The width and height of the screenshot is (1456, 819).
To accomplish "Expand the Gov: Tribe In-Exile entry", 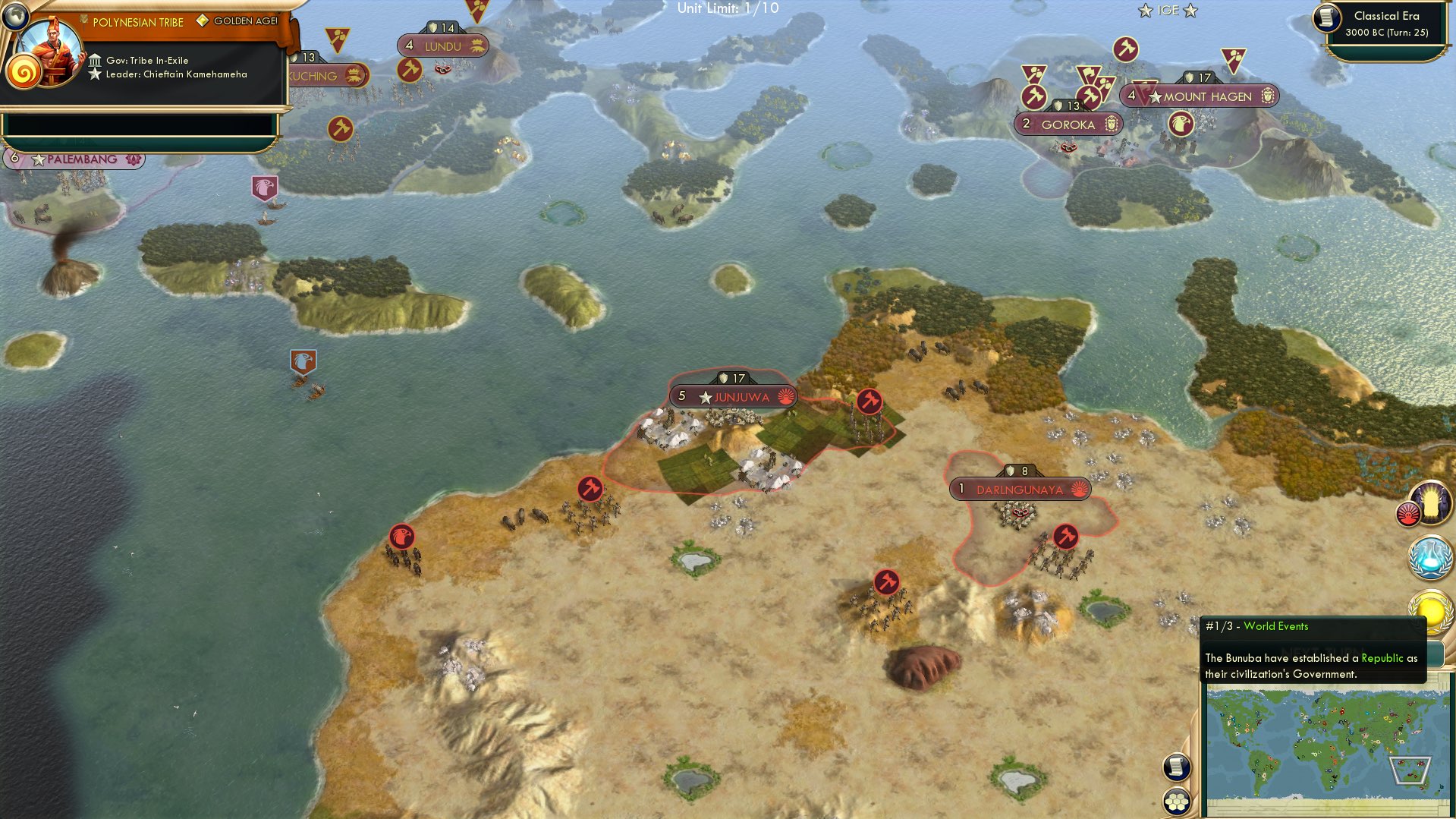I will click(x=149, y=59).
